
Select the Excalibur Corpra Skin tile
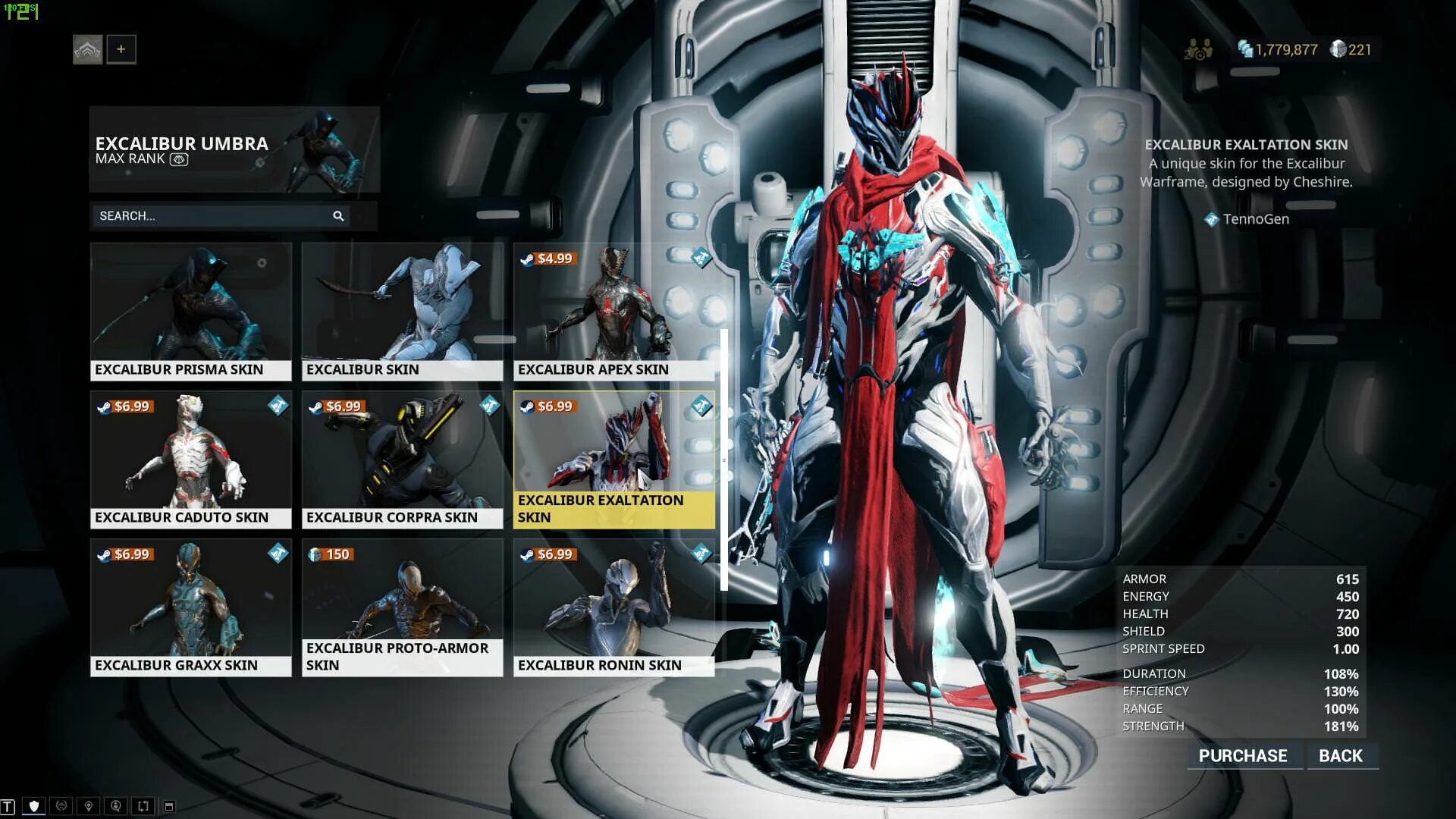pos(402,459)
